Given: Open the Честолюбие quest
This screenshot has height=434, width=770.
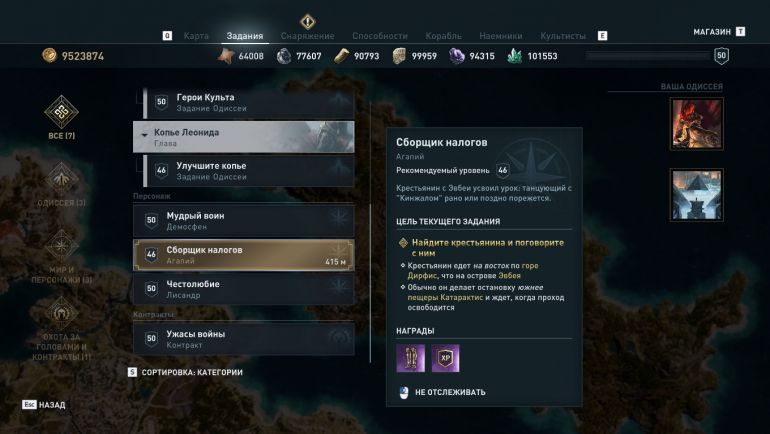Looking at the screenshot, I should pyautogui.click(x=243, y=288).
